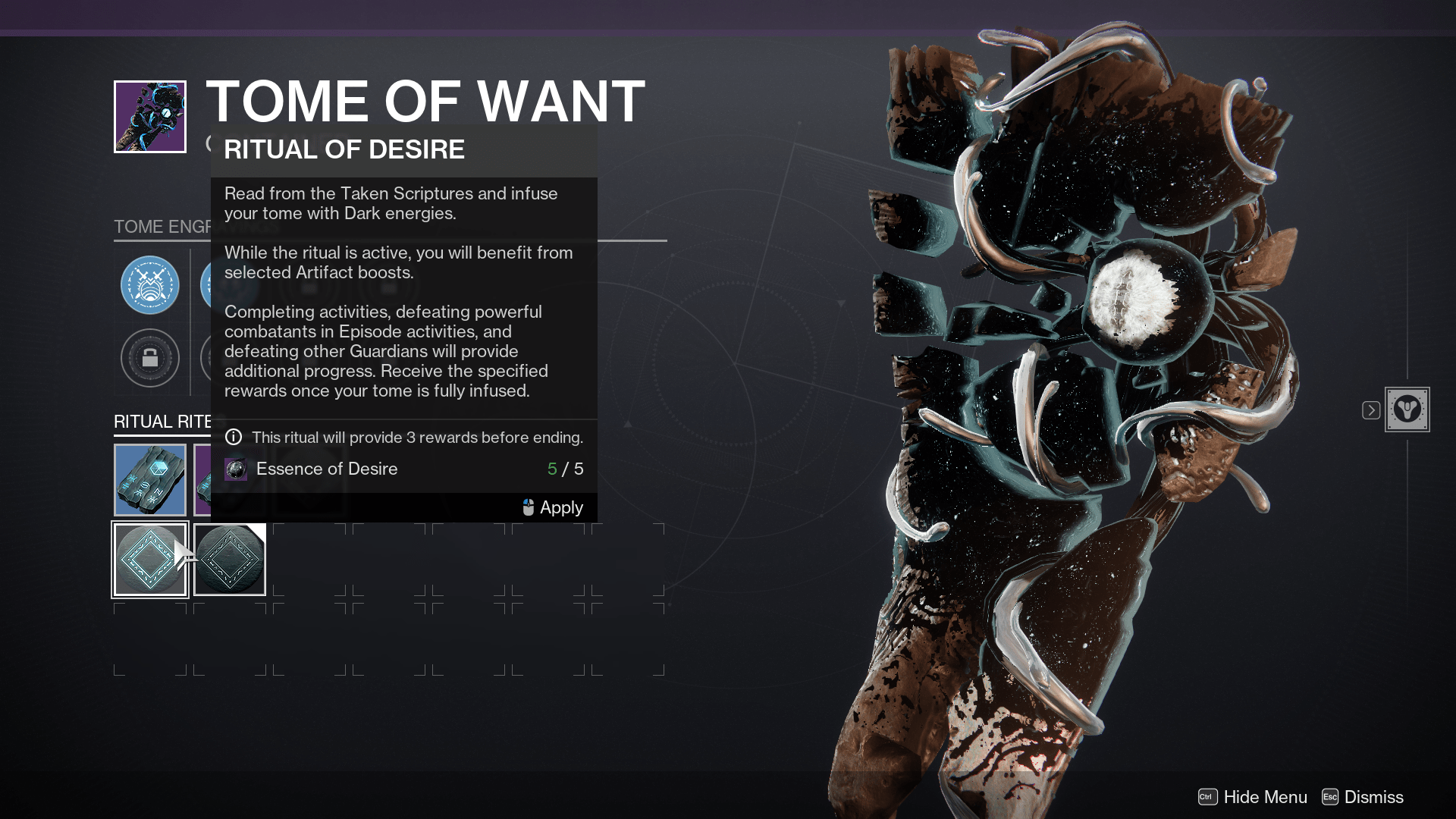This screenshot has height=819, width=1456.
Task: Select the blue Taken Scriptures rite tablet
Action: click(149, 479)
